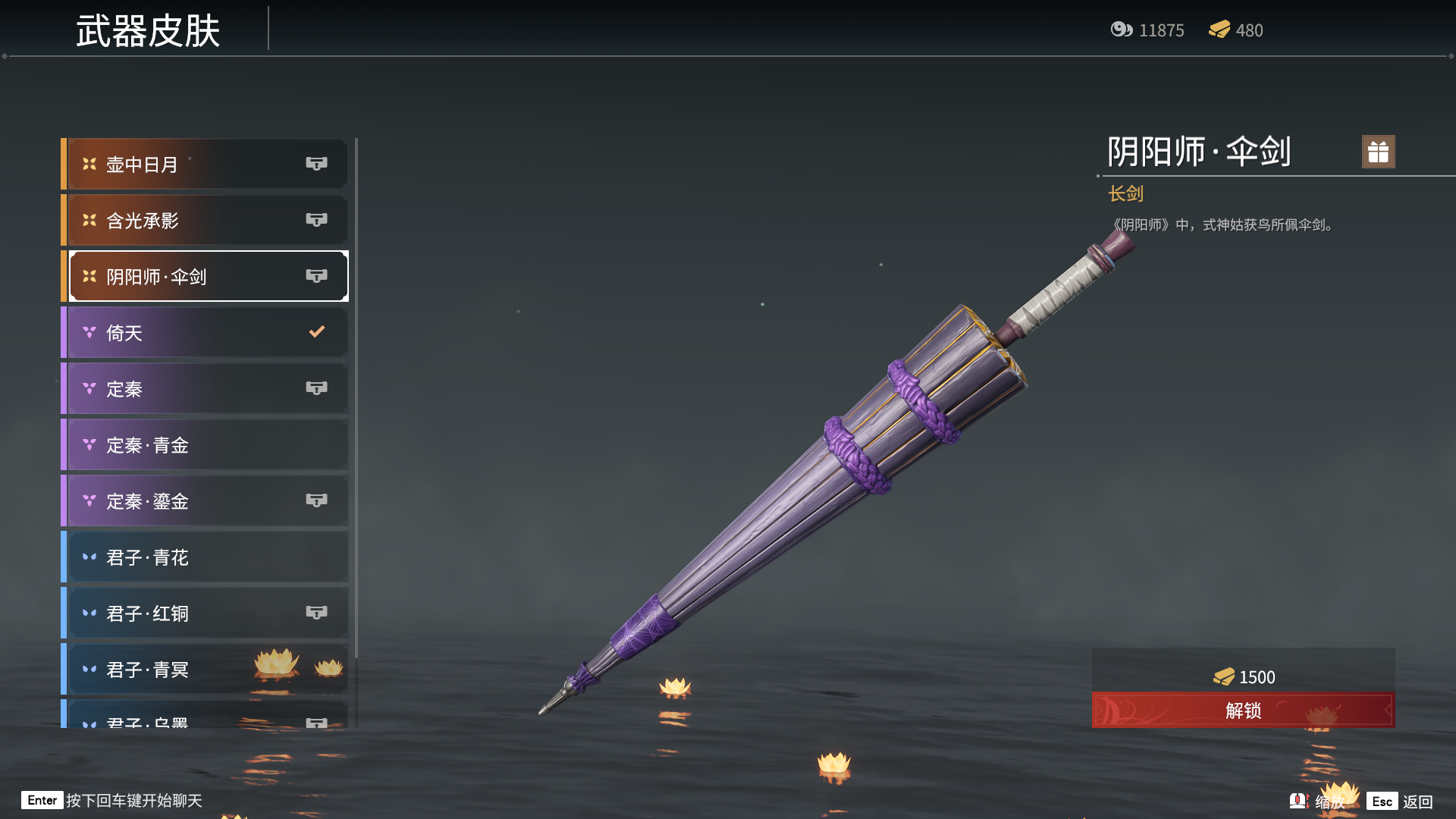
Task: Select the 定秦·鎏金 skin
Action: click(x=206, y=500)
